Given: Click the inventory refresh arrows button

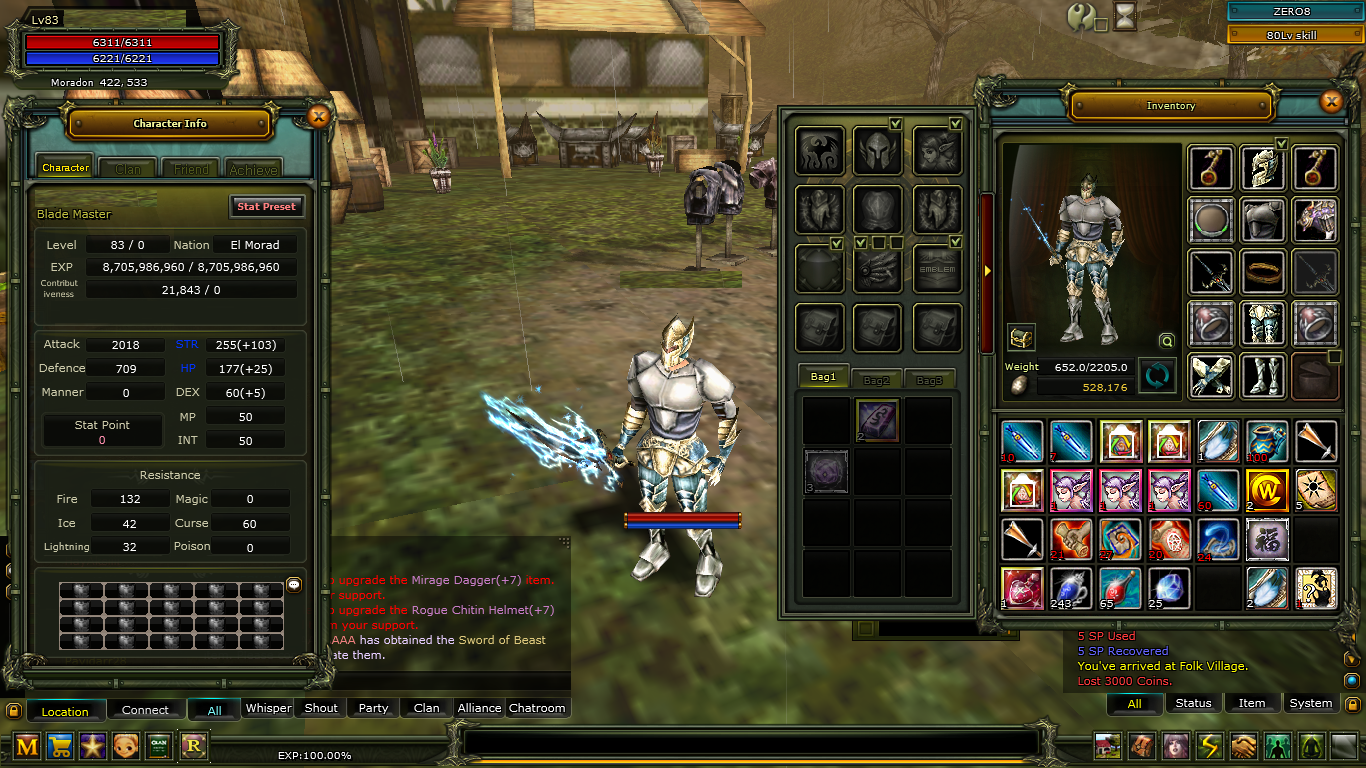Looking at the screenshot, I should [x=1157, y=376].
